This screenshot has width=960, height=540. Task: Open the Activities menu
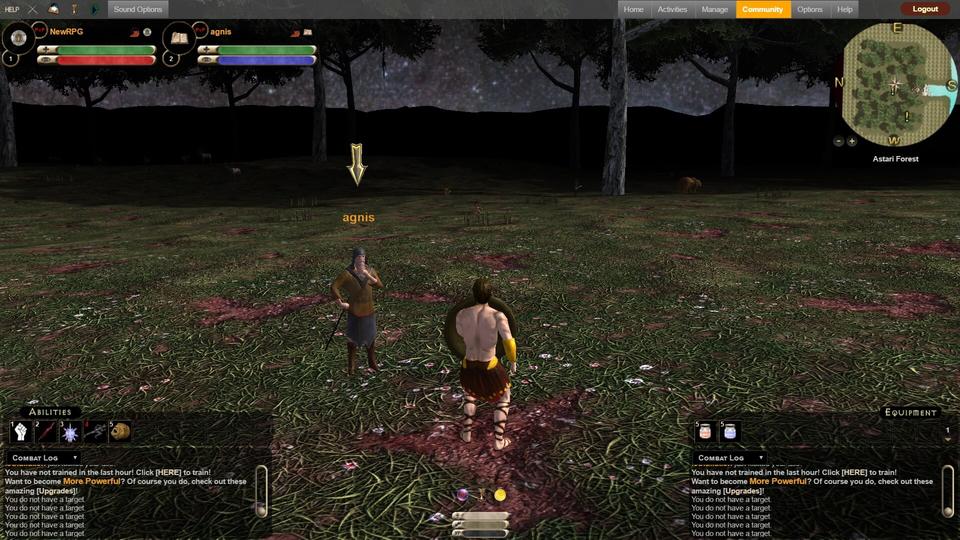pyautogui.click(x=672, y=9)
